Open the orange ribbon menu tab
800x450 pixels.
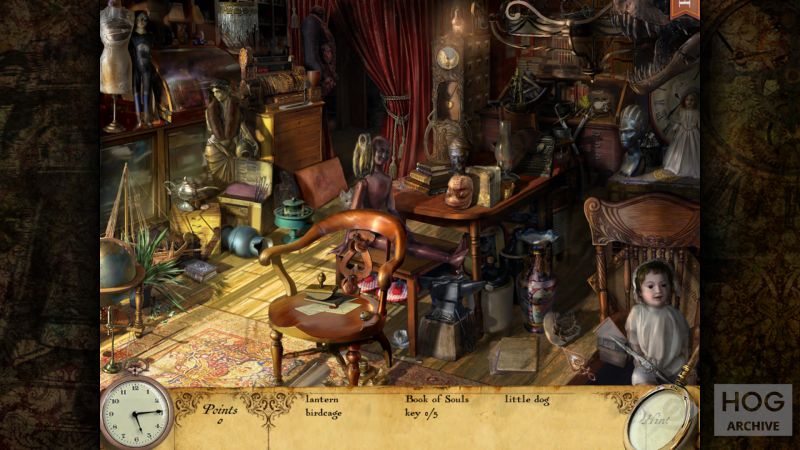(687, 9)
